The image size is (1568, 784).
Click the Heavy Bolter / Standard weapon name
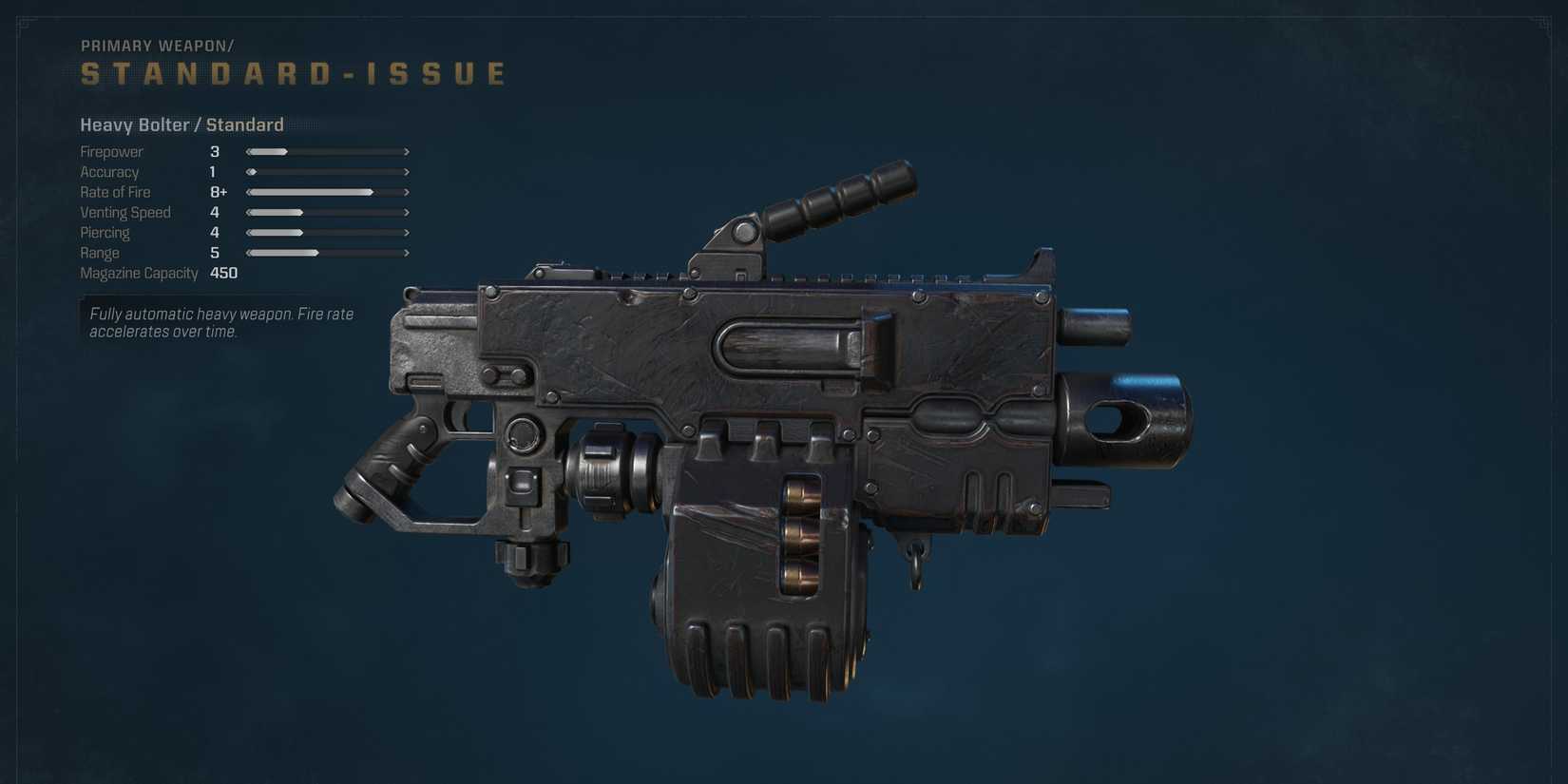pos(182,124)
